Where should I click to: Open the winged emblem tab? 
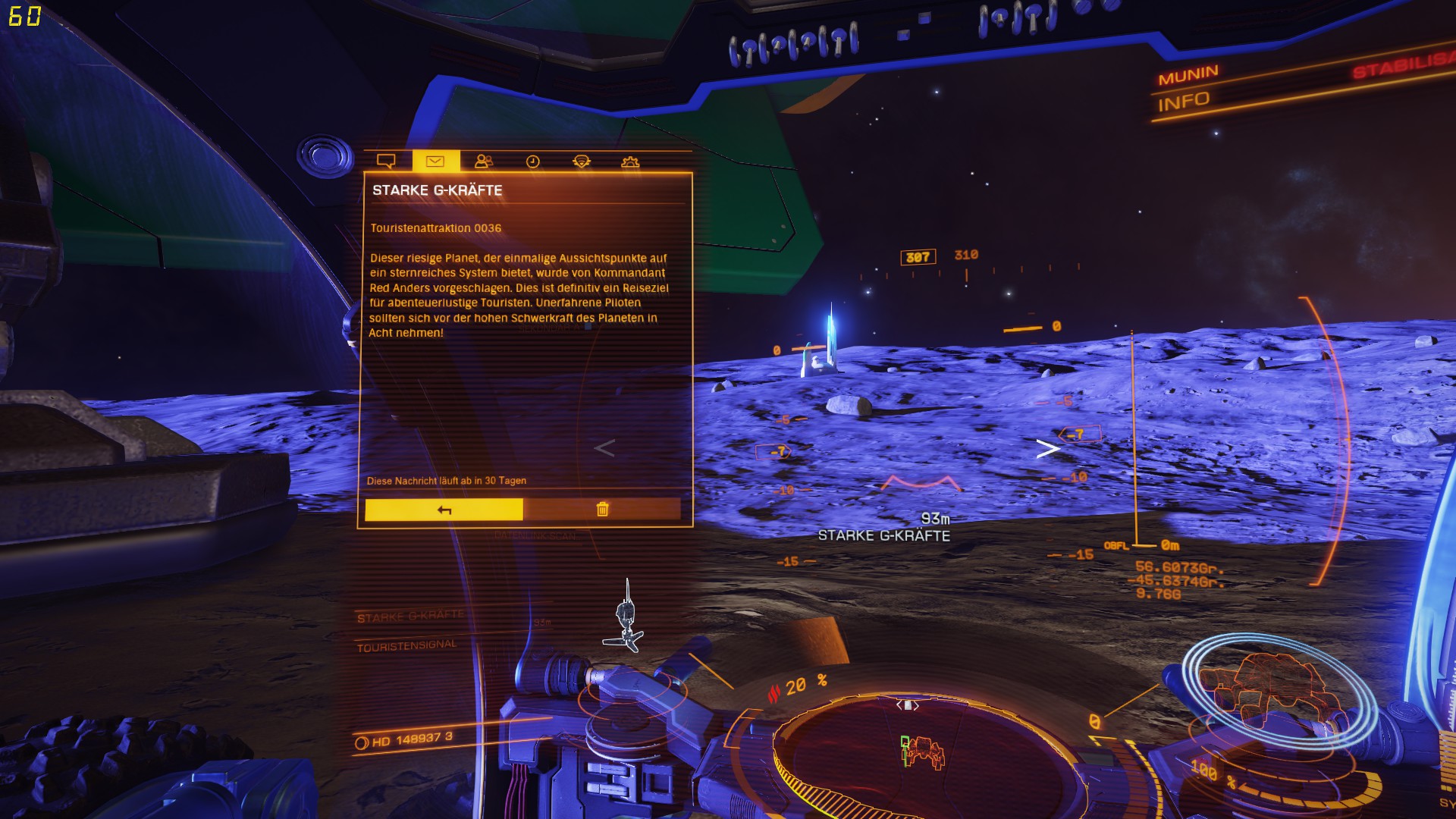point(582,161)
